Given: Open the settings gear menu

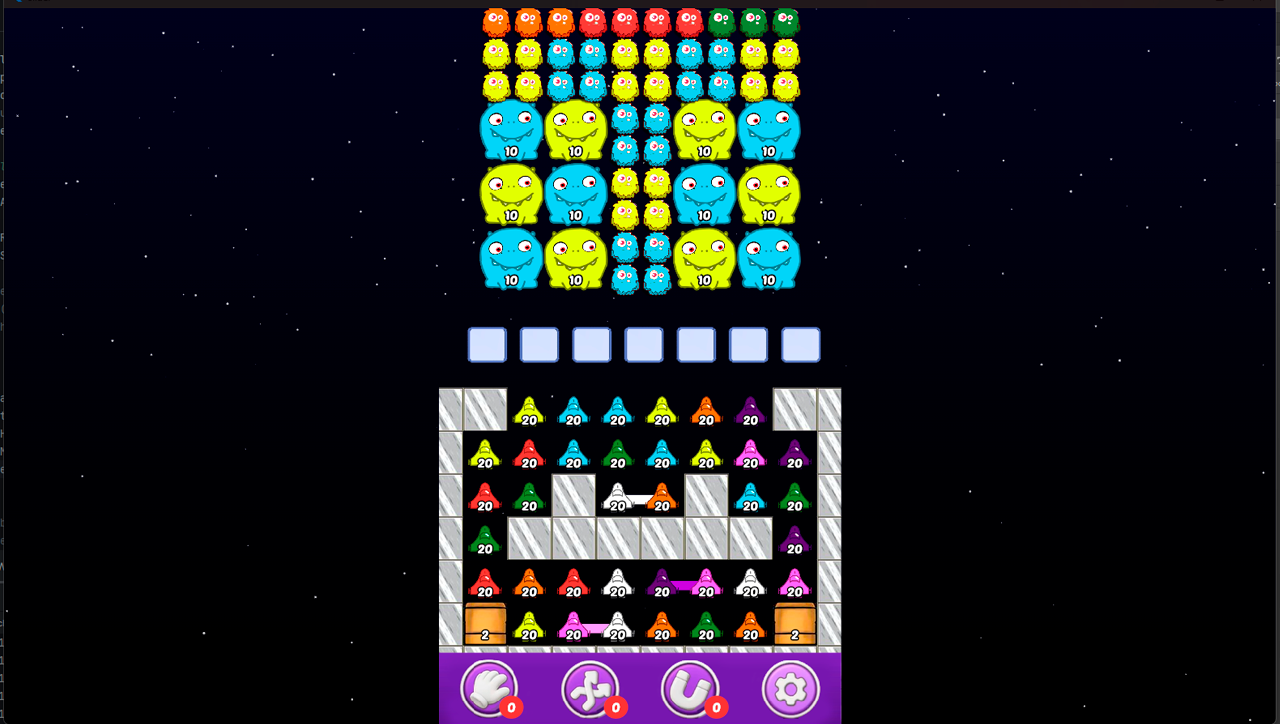Looking at the screenshot, I should pos(791,688).
